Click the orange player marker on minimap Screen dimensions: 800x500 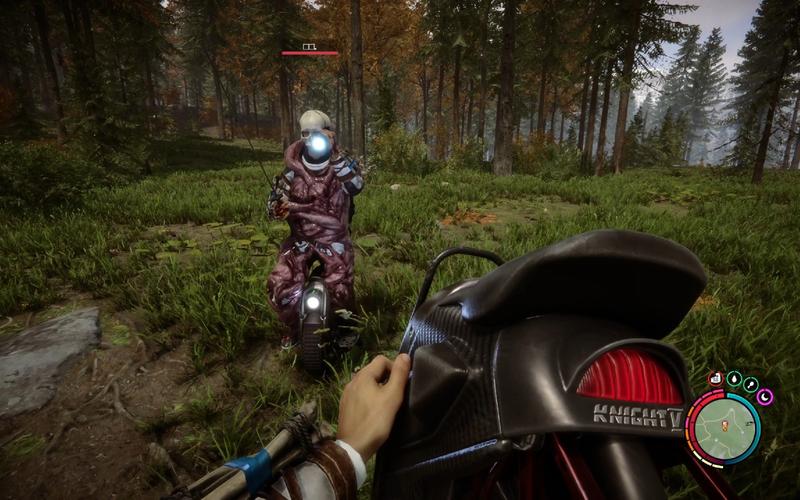pos(723,428)
